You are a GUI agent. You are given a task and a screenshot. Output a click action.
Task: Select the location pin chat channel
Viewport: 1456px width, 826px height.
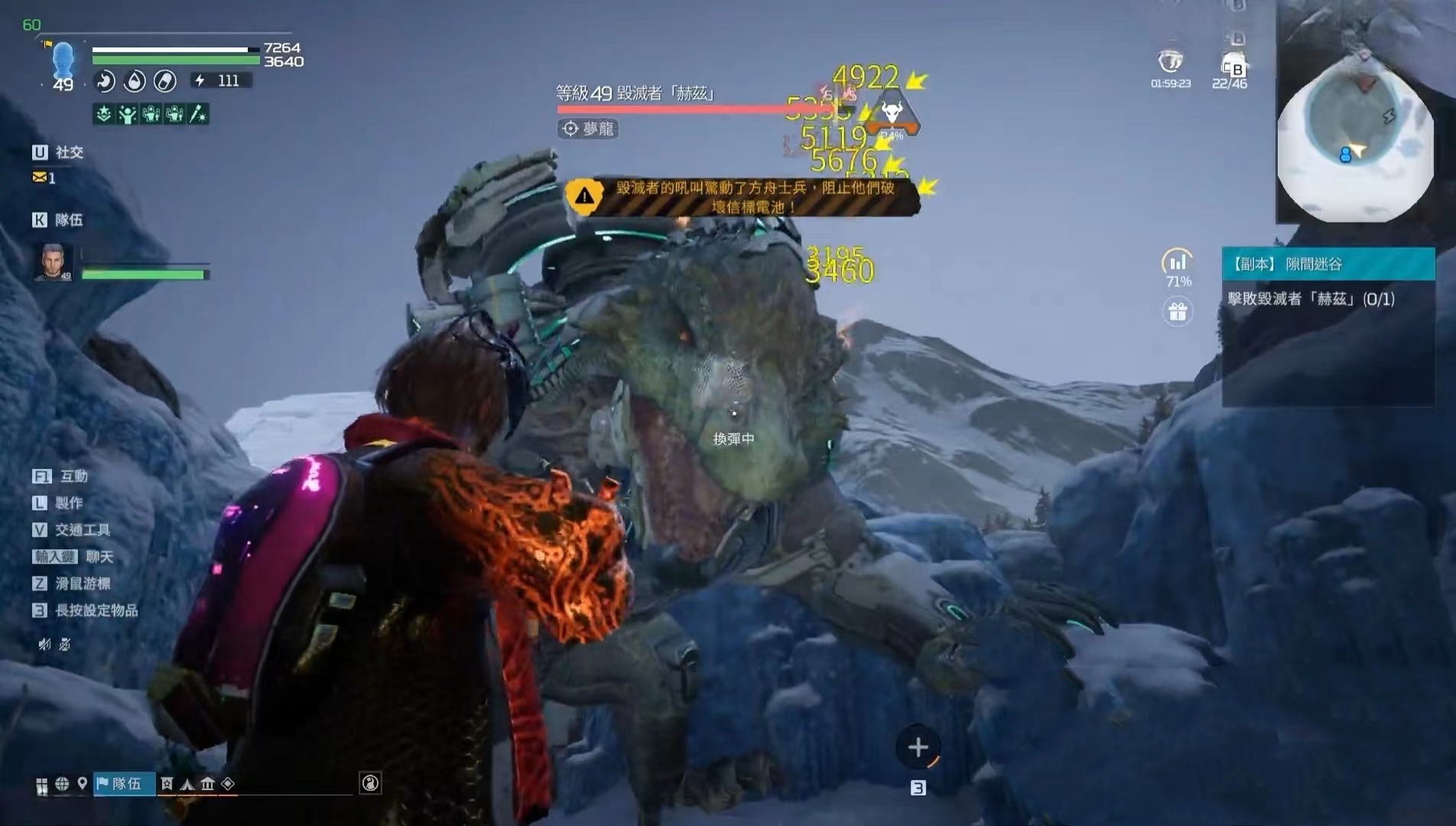tap(82, 783)
